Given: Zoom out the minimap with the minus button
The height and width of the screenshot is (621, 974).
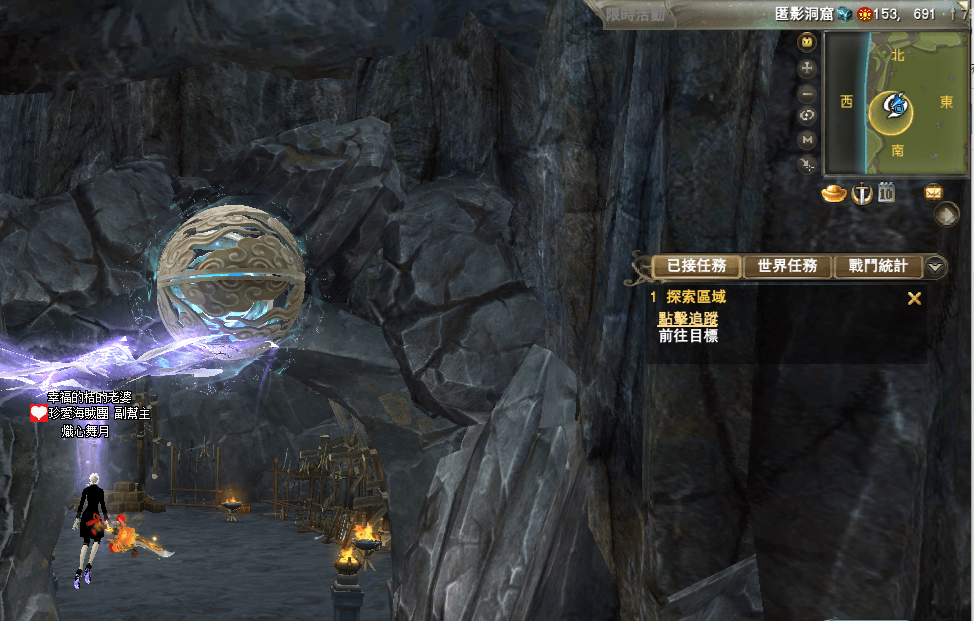Looking at the screenshot, I should point(808,92).
